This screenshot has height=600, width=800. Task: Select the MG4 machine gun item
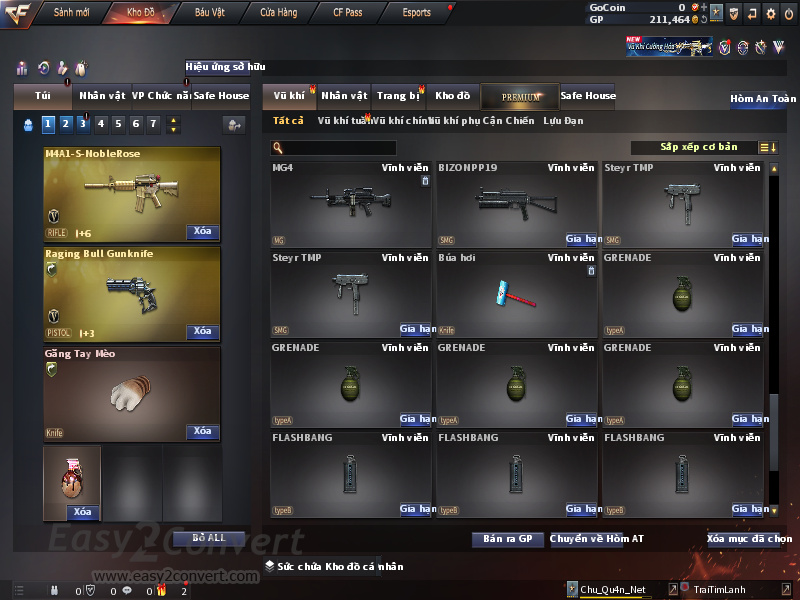point(351,203)
